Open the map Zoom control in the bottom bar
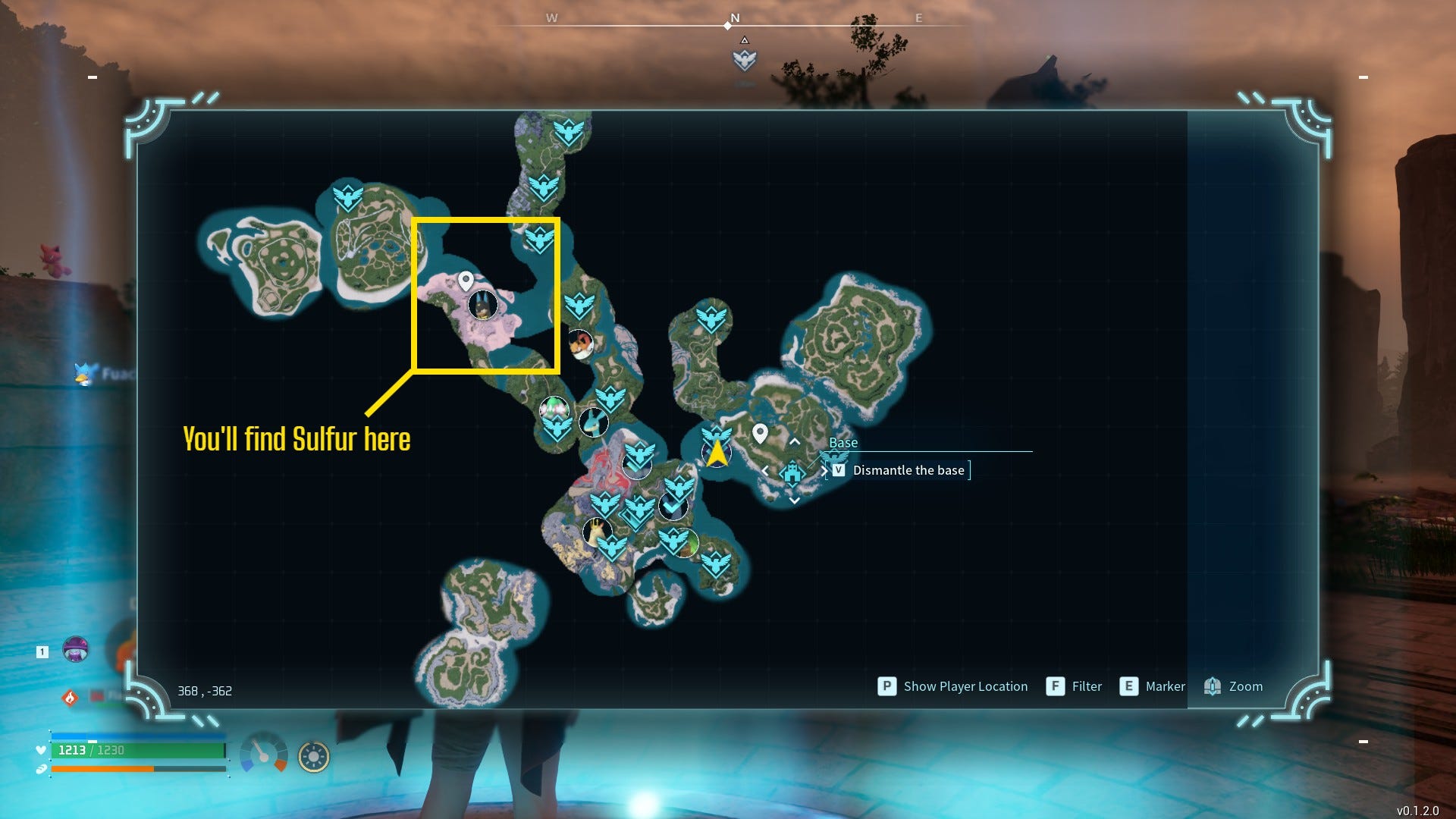The width and height of the screenshot is (1456, 819). tap(1233, 686)
